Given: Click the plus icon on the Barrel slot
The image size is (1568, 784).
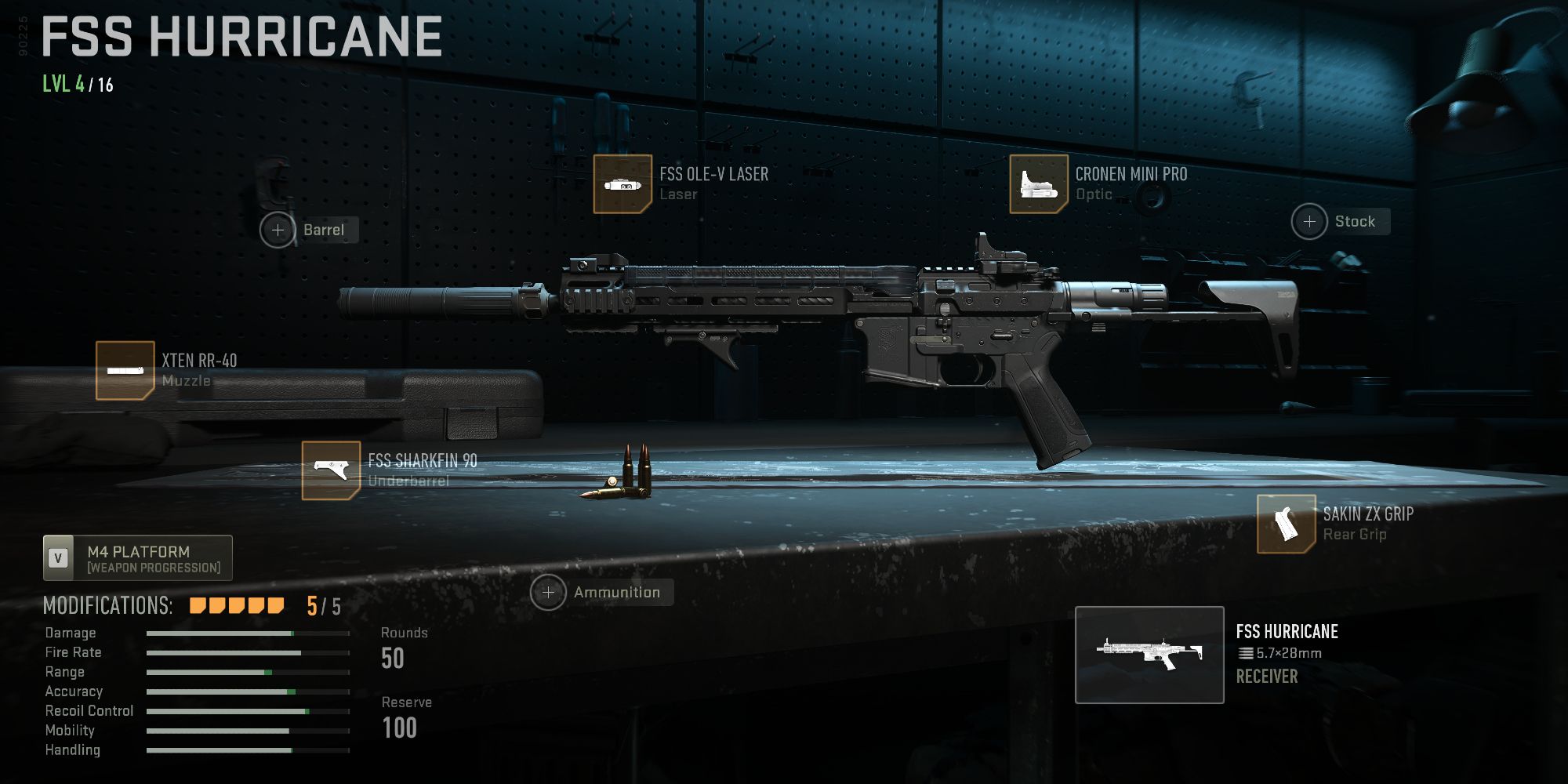Looking at the screenshot, I should click(x=278, y=230).
